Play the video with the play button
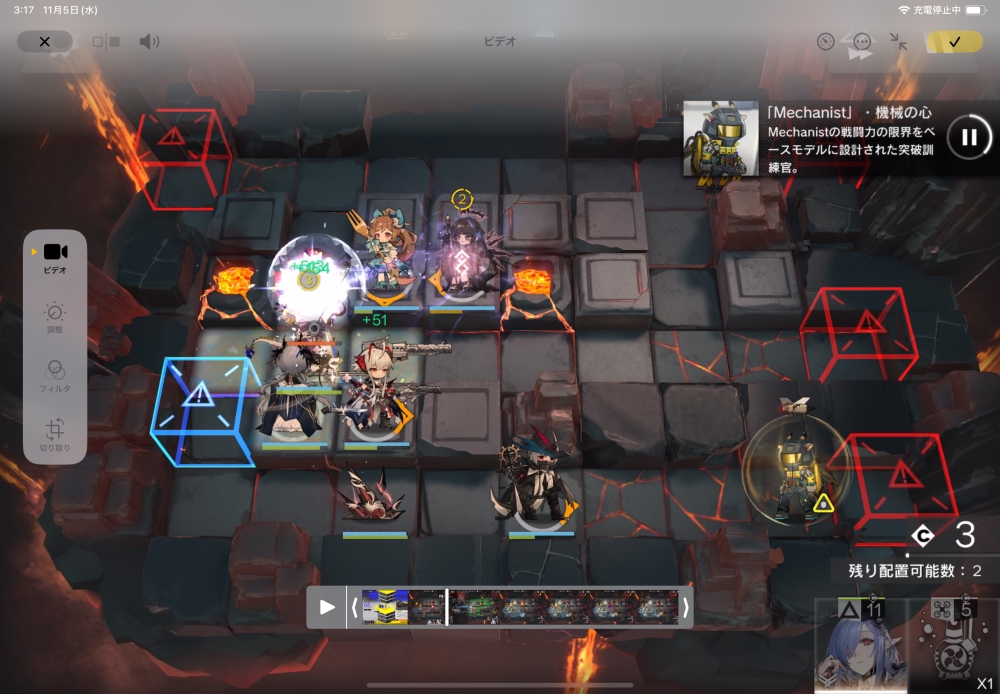 [x=327, y=606]
